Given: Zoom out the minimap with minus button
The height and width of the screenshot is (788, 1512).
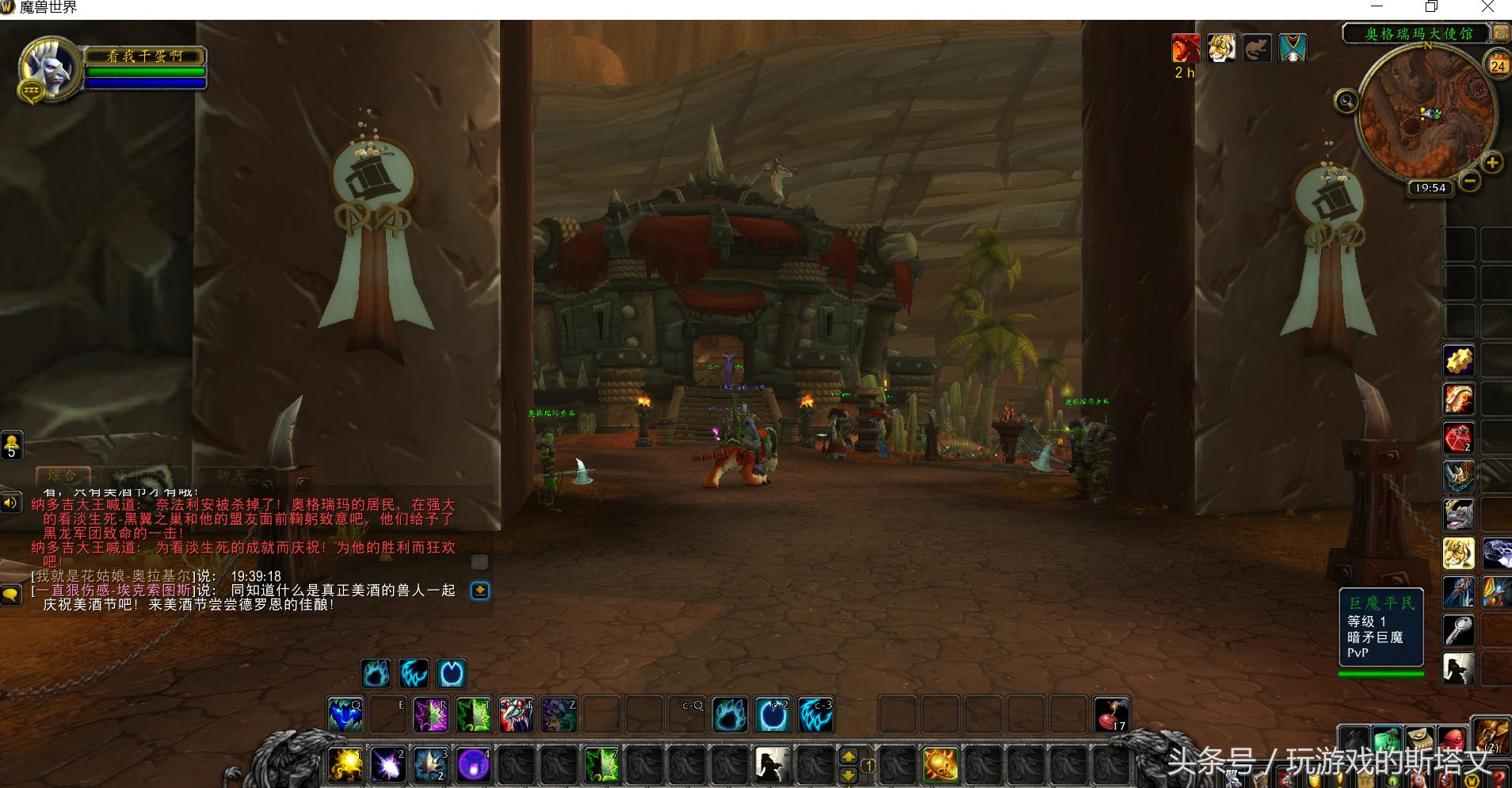Looking at the screenshot, I should coord(1470,182).
